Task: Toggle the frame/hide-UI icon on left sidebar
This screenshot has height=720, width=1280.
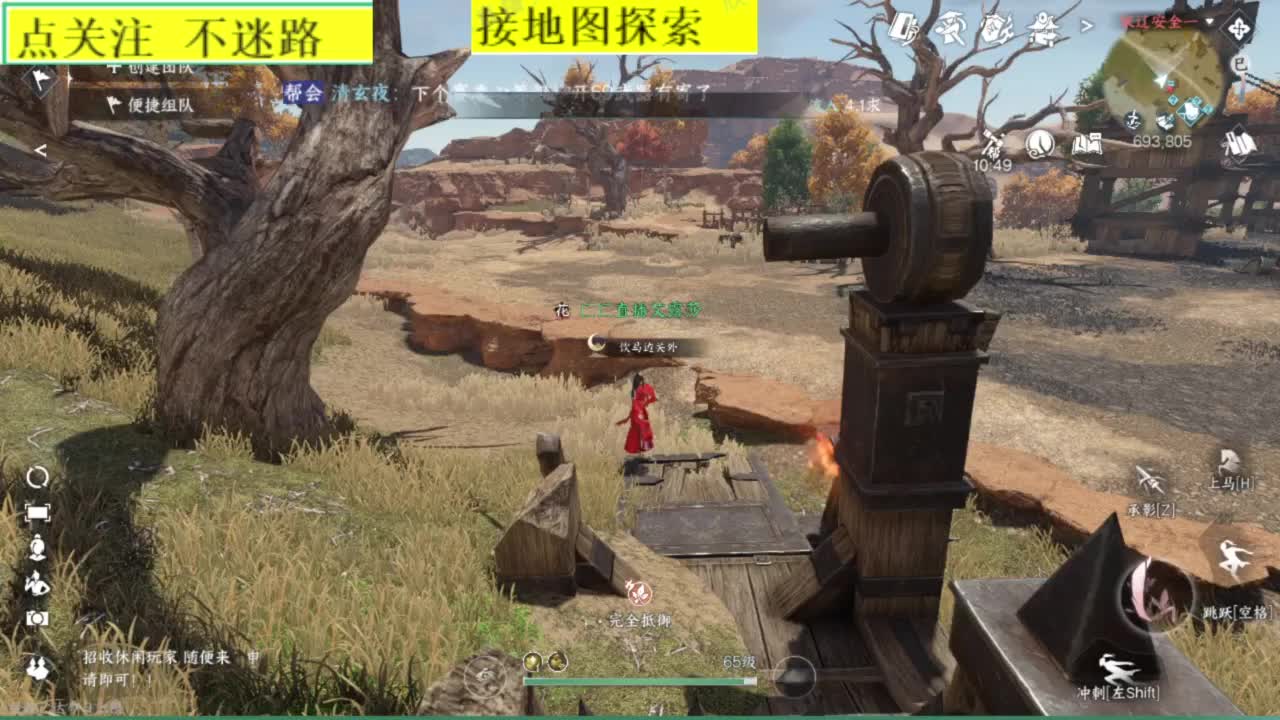Action: pyautogui.click(x=38, y=512)
